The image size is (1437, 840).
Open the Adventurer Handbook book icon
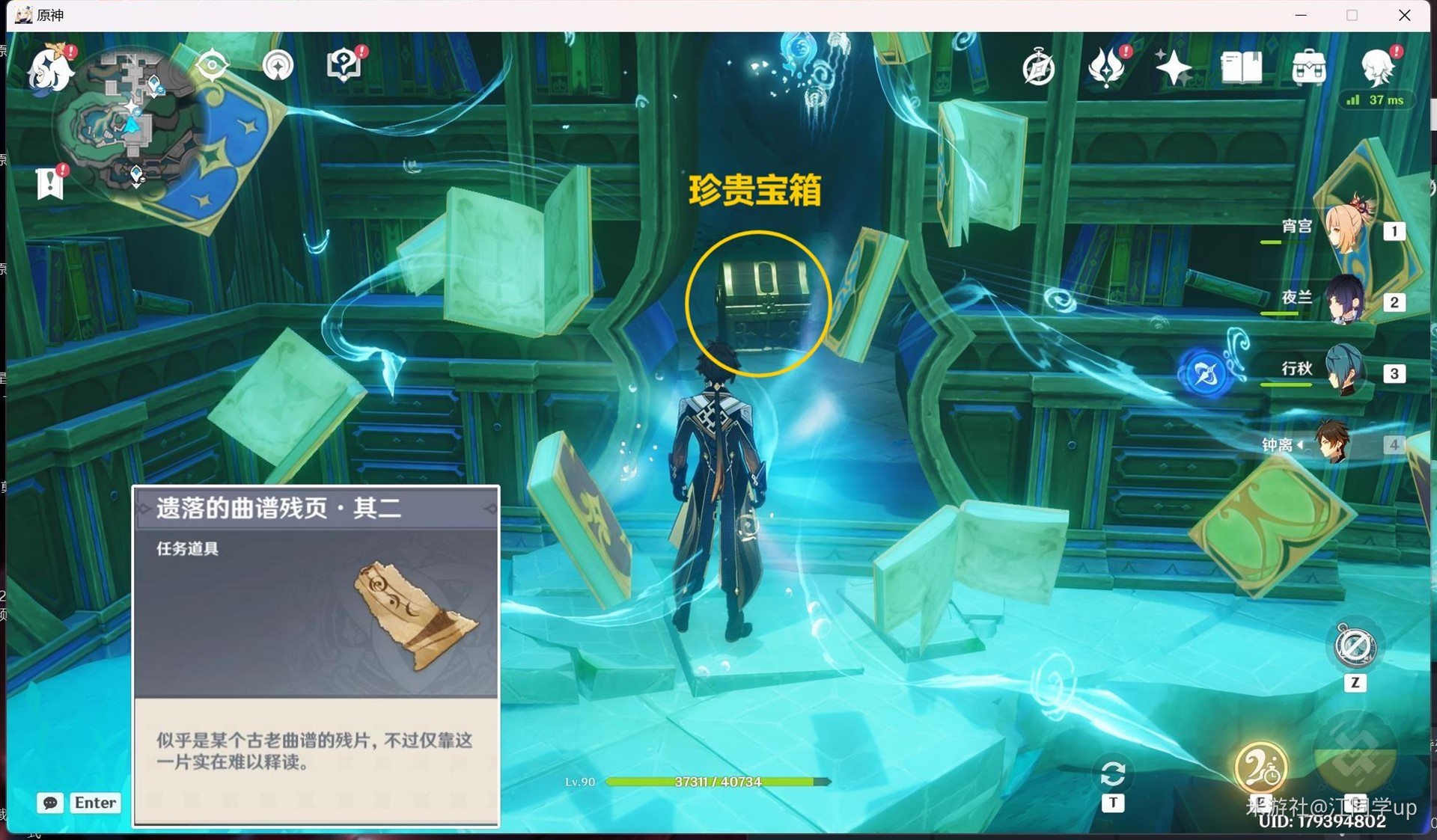click(1241, 67)
